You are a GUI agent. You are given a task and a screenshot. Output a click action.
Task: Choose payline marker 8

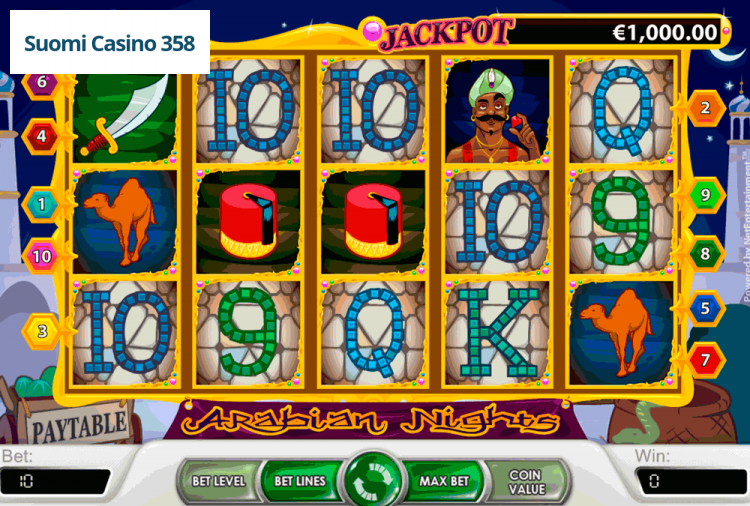coord(706,254)
